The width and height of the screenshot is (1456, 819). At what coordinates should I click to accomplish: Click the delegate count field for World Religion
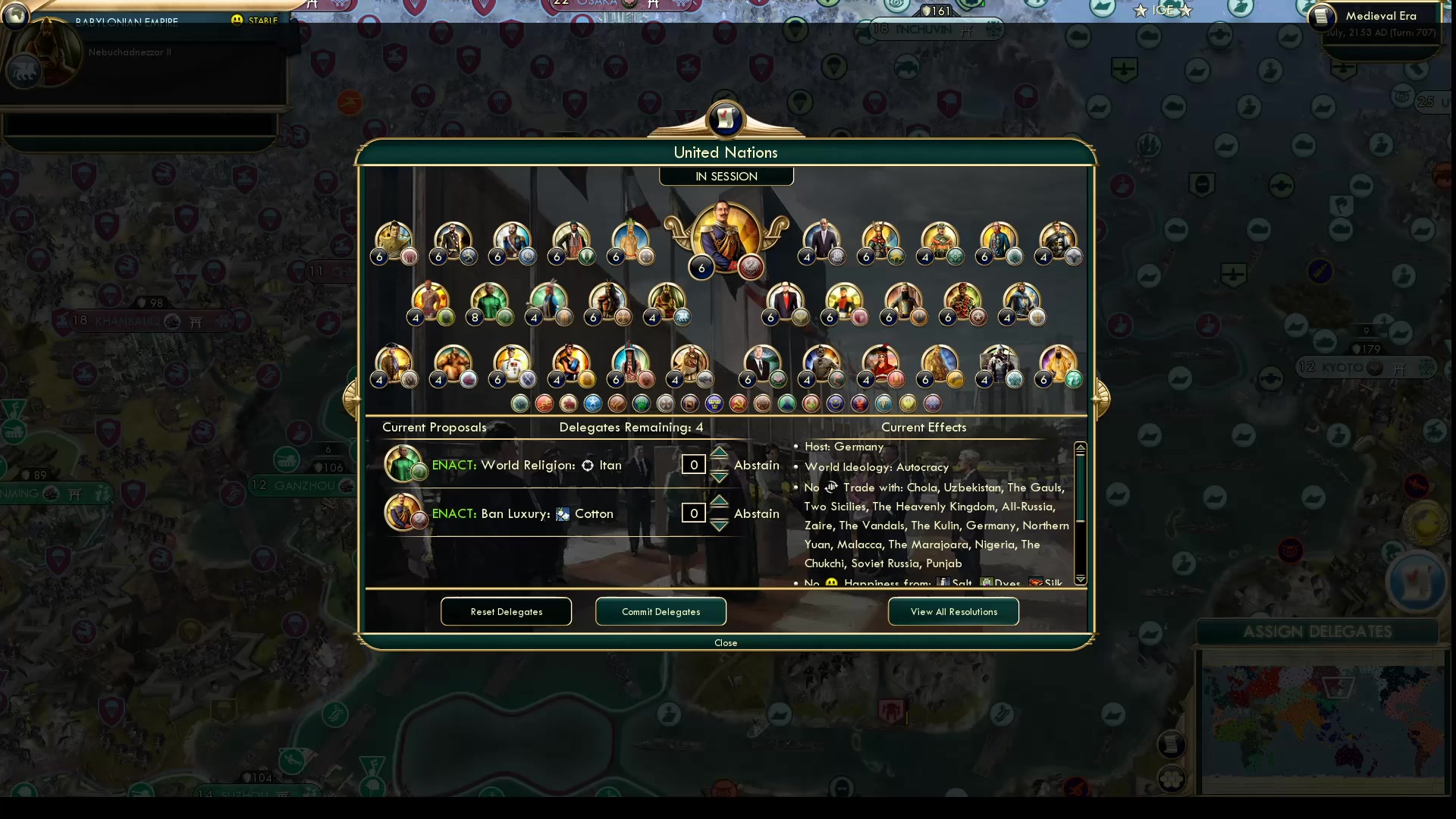pos(692,465)
